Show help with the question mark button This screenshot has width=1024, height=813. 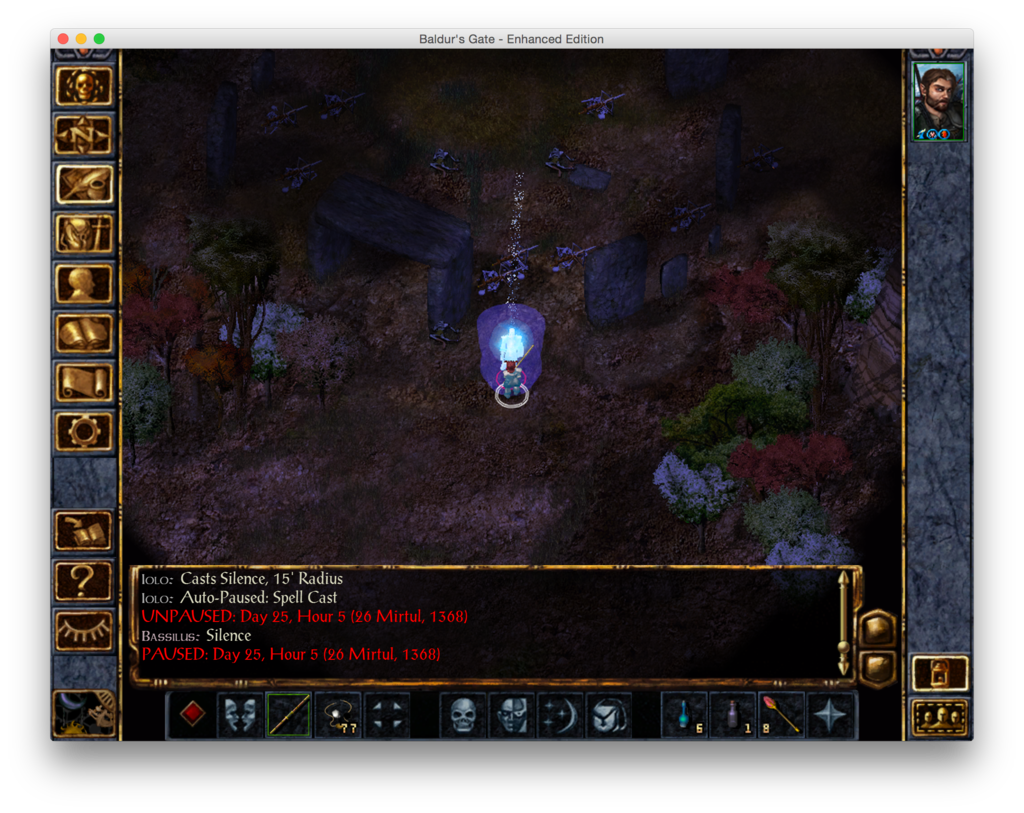click(84, 580)
